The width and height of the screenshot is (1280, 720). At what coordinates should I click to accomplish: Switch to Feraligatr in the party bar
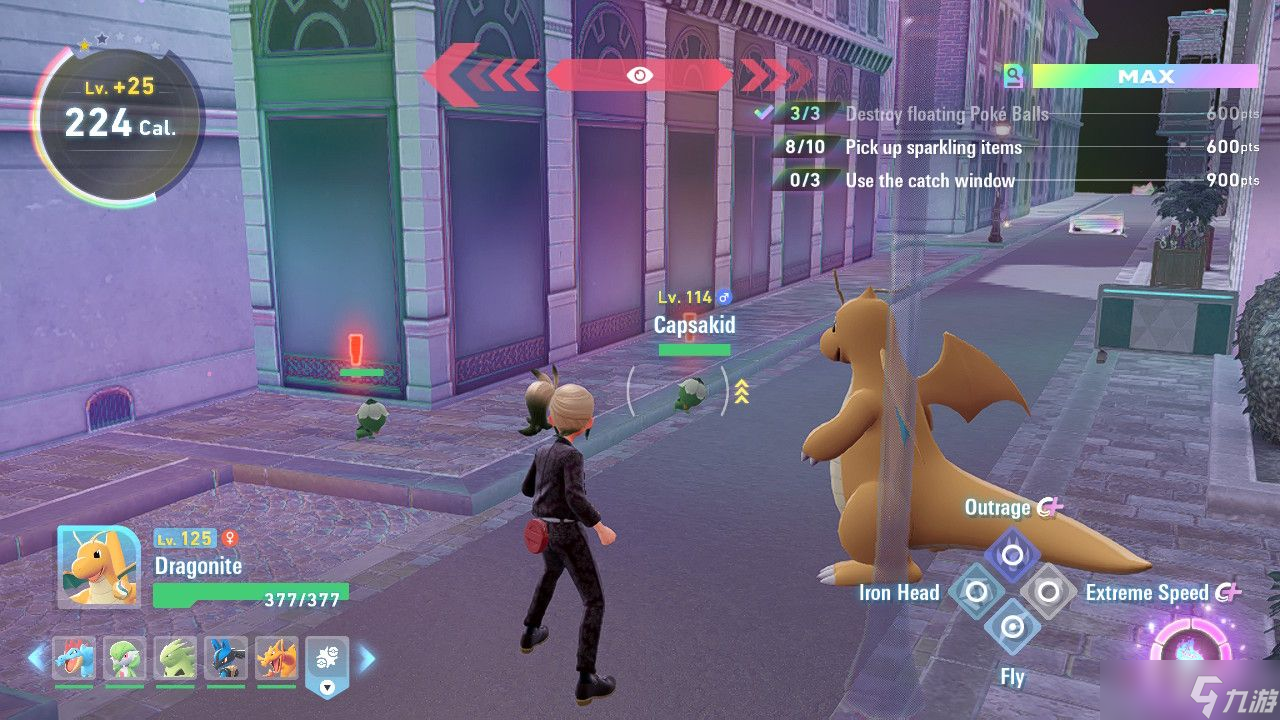tap(74, 658)
